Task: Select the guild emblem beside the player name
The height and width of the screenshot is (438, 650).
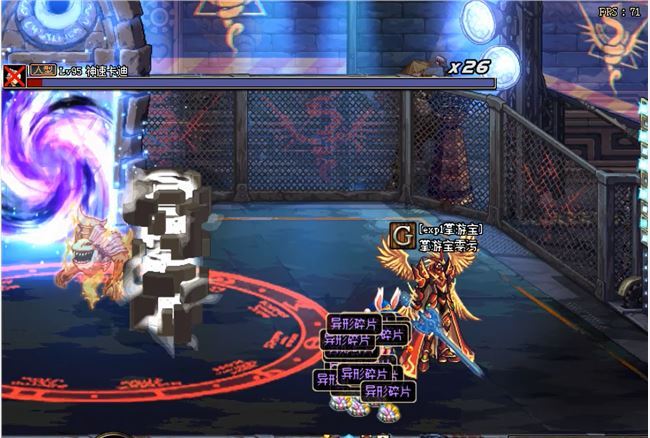Action: pos(403,235)
